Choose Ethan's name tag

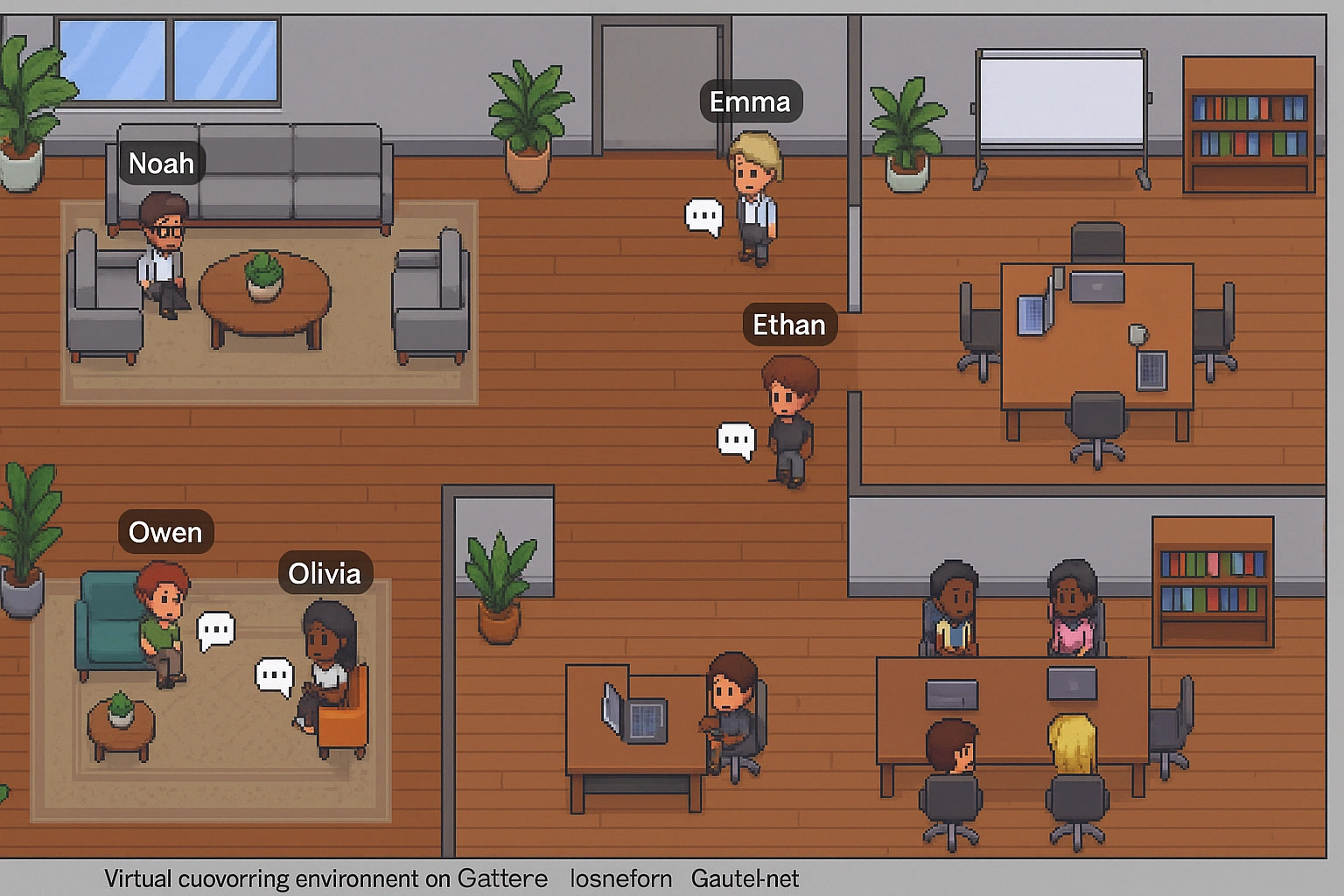789,325
